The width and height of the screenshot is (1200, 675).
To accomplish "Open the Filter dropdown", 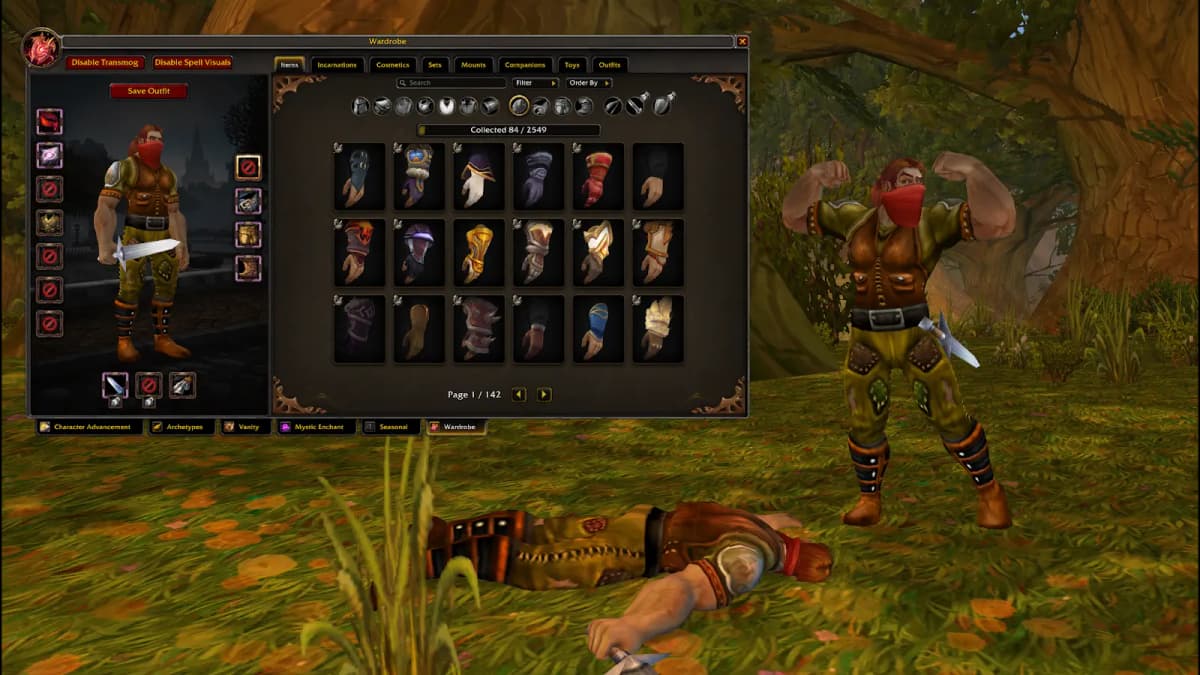I will 535,83.
